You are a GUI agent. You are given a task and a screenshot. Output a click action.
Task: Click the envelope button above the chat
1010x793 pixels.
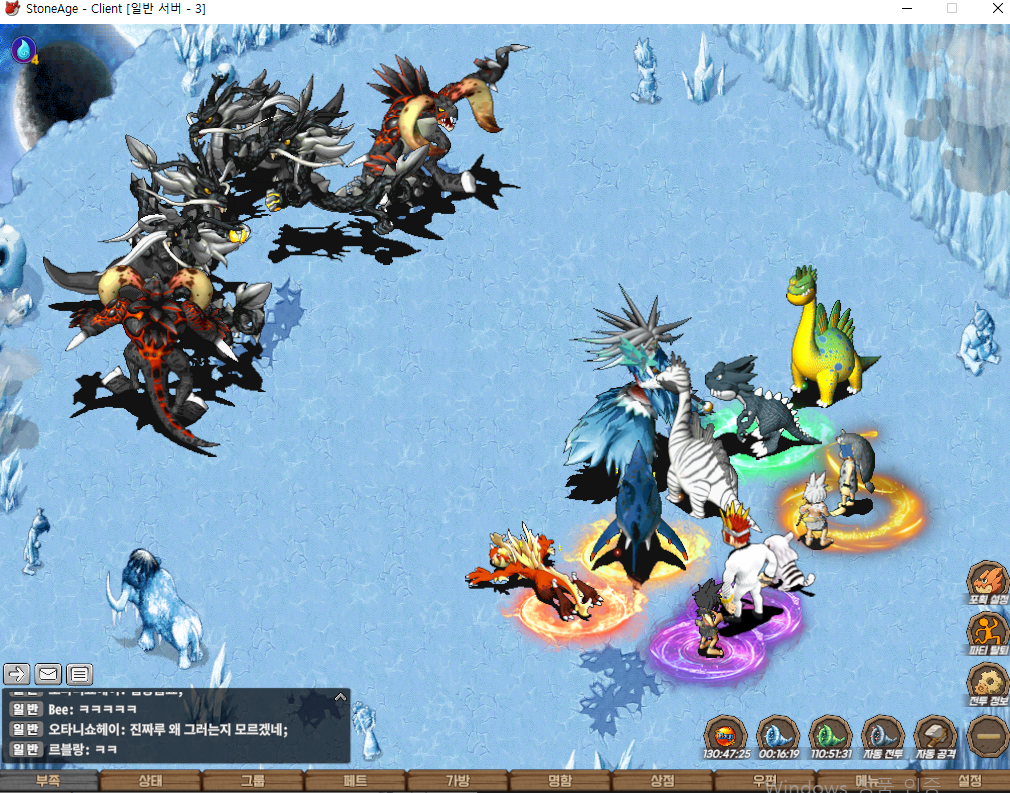coord(48,673)
